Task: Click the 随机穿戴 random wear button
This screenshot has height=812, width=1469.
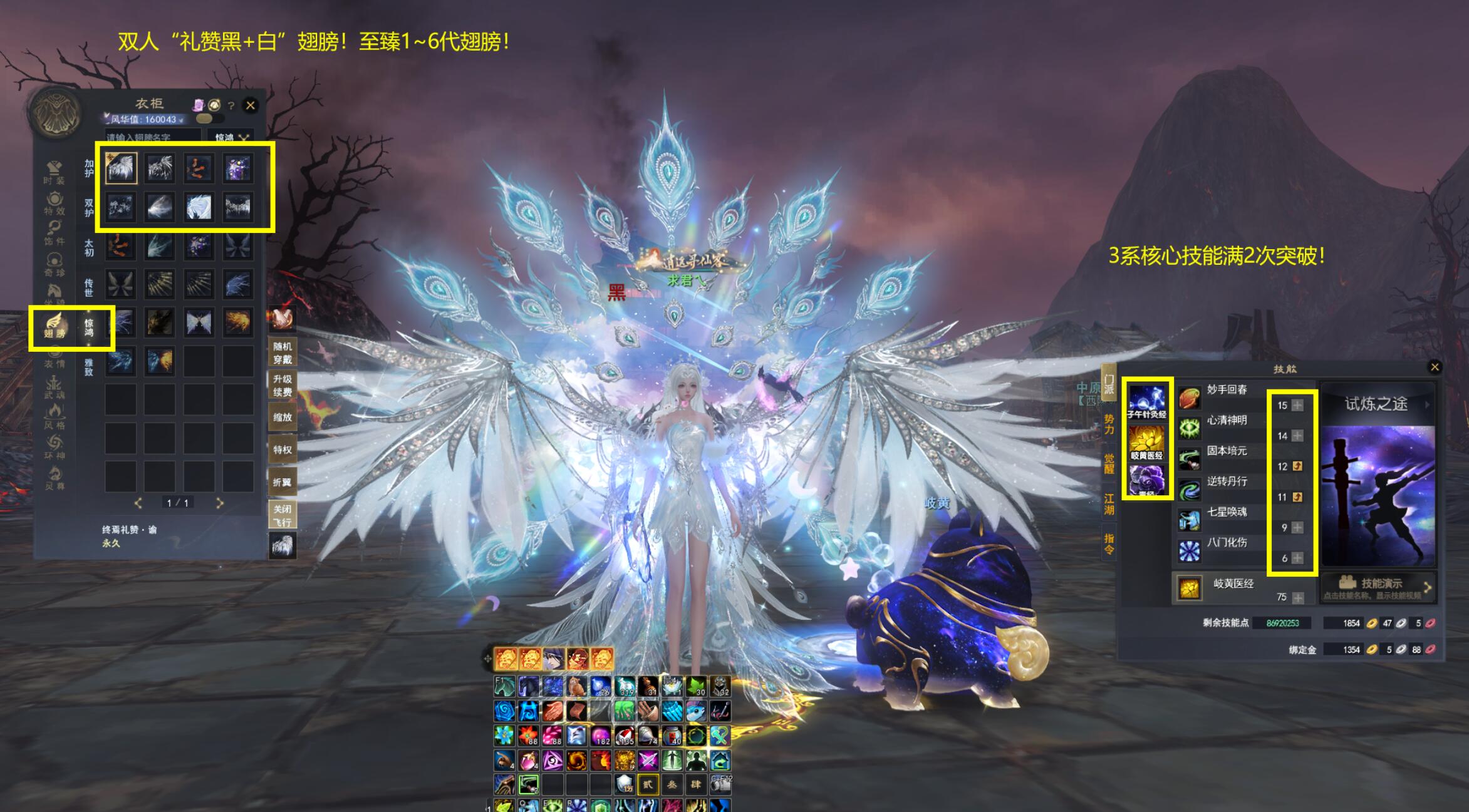Action: (x=282, y=353)
